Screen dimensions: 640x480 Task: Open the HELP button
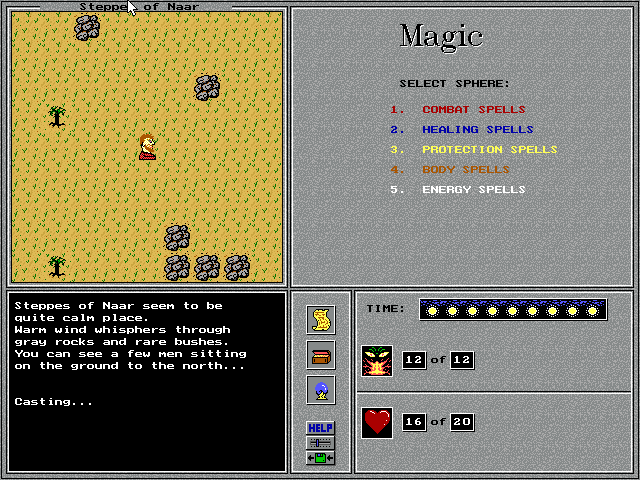[321, 428]
